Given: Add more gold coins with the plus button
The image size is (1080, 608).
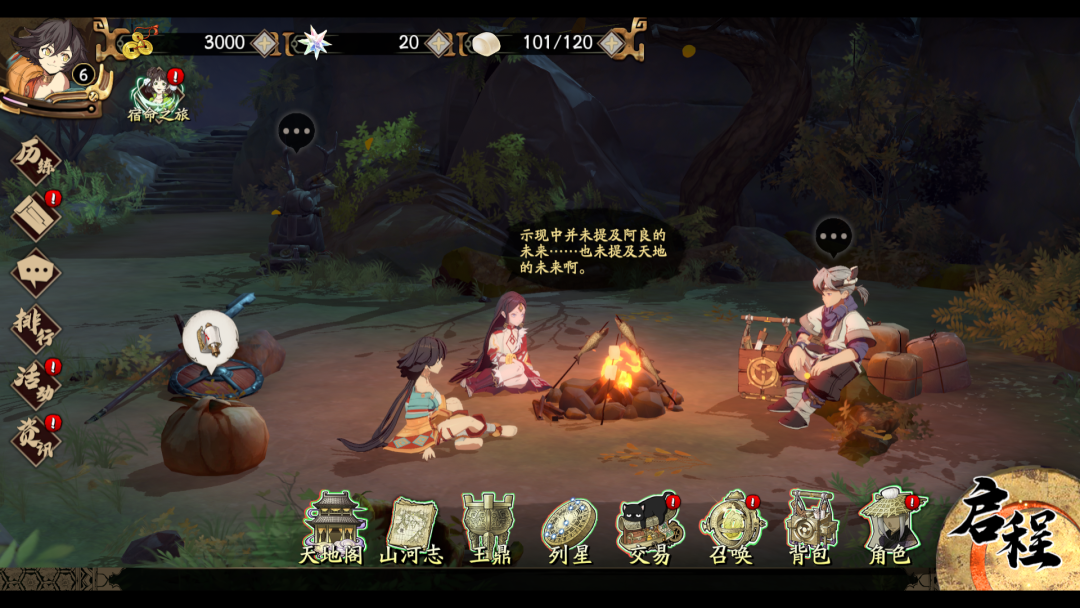Looking at the screenshot, I should (264, 43).
